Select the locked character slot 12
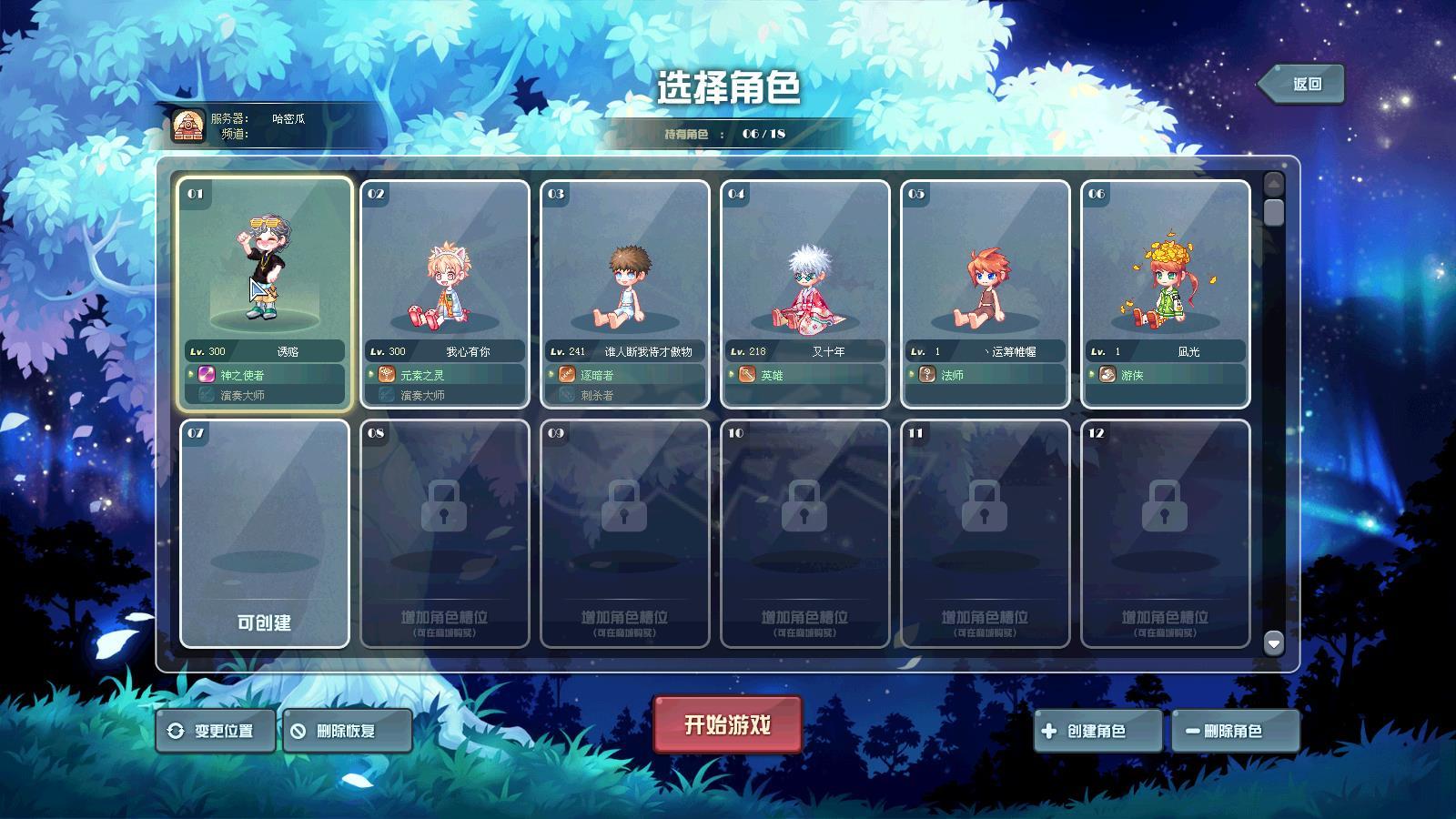This screenshot has height=819, width=1456. (1165, 533)
